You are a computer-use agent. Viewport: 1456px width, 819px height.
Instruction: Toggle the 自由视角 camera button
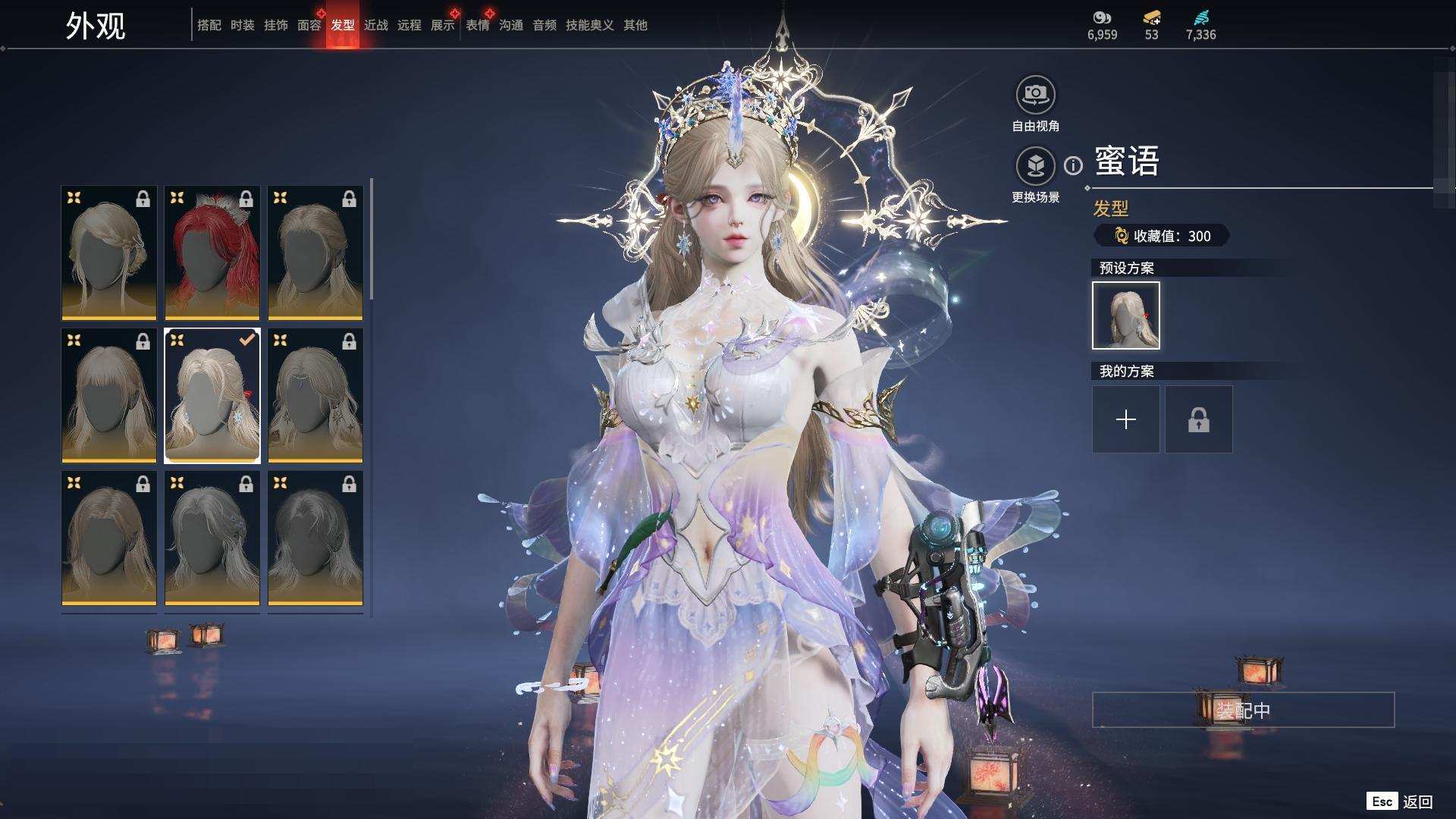click(x=1035, y=96)
